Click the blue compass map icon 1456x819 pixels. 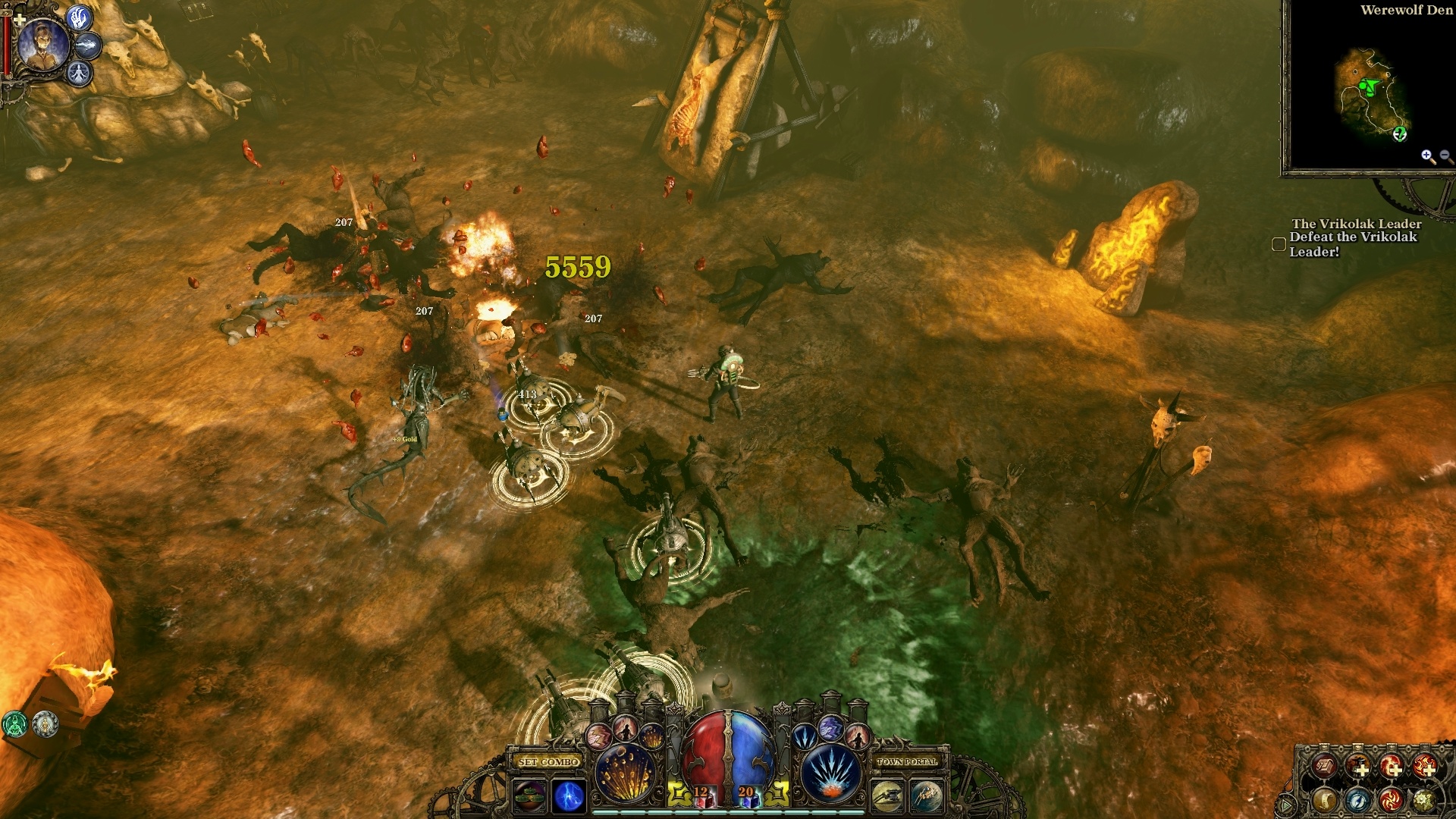point(1357,799)
